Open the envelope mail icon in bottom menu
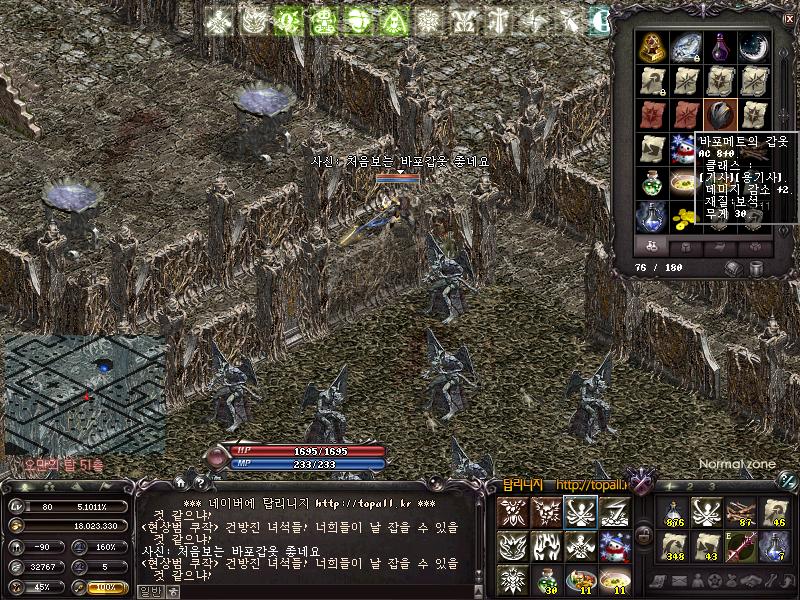The width and height of the screenshot is (800, 600). tap(680, 582)
